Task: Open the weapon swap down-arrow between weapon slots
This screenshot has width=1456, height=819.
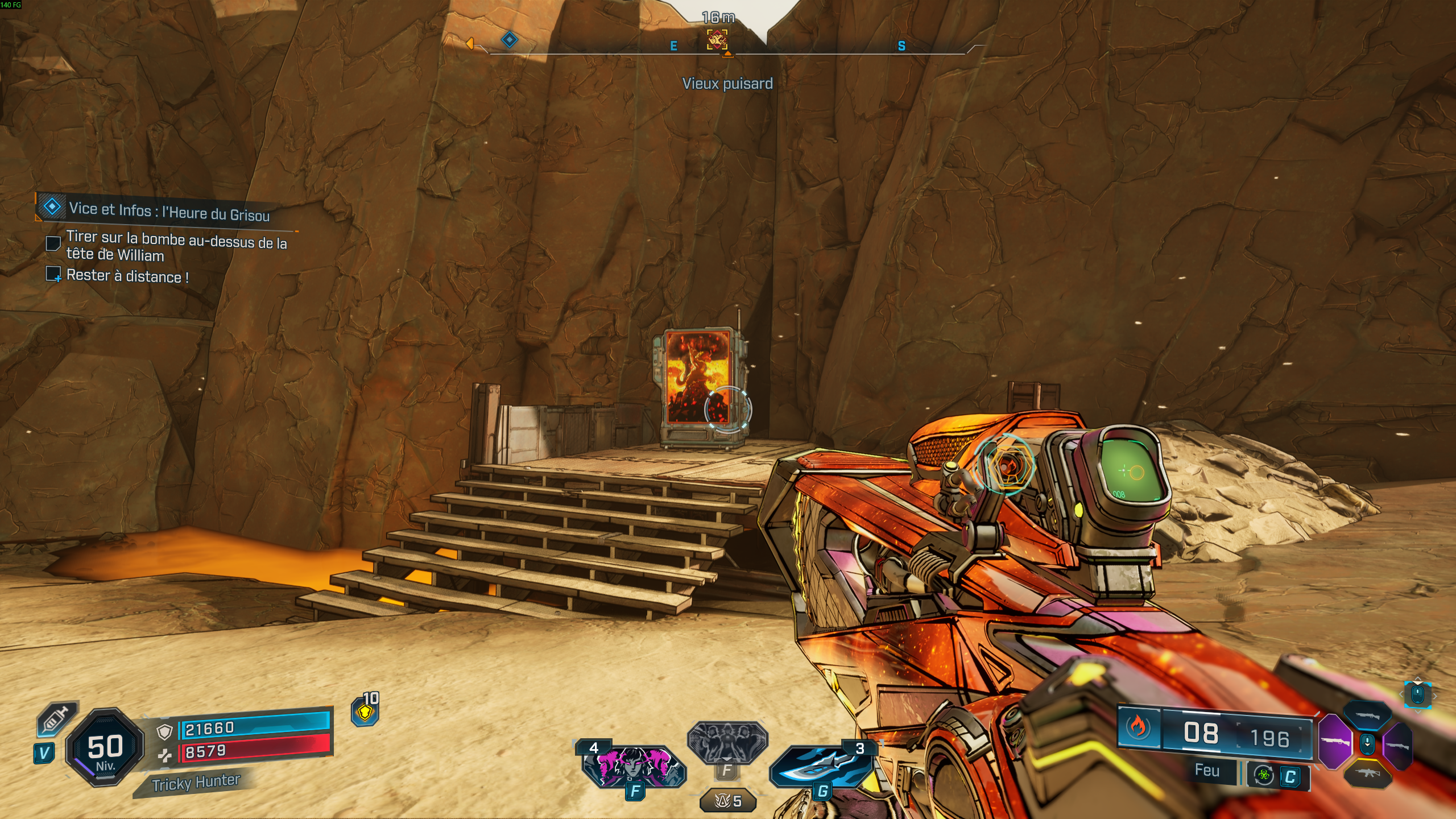Action: (1367, 744)
